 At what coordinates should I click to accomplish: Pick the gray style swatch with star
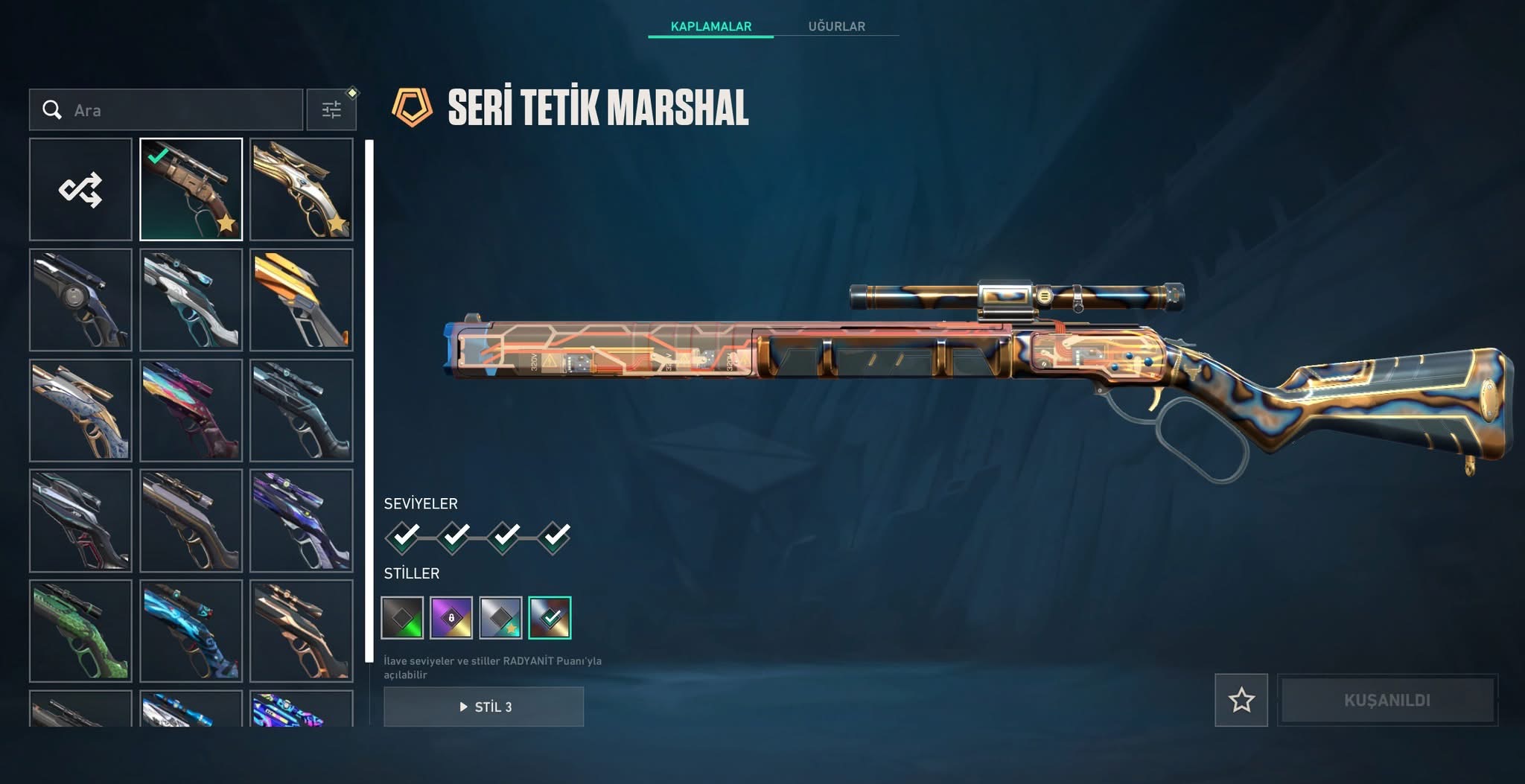[x=500, y=618]
